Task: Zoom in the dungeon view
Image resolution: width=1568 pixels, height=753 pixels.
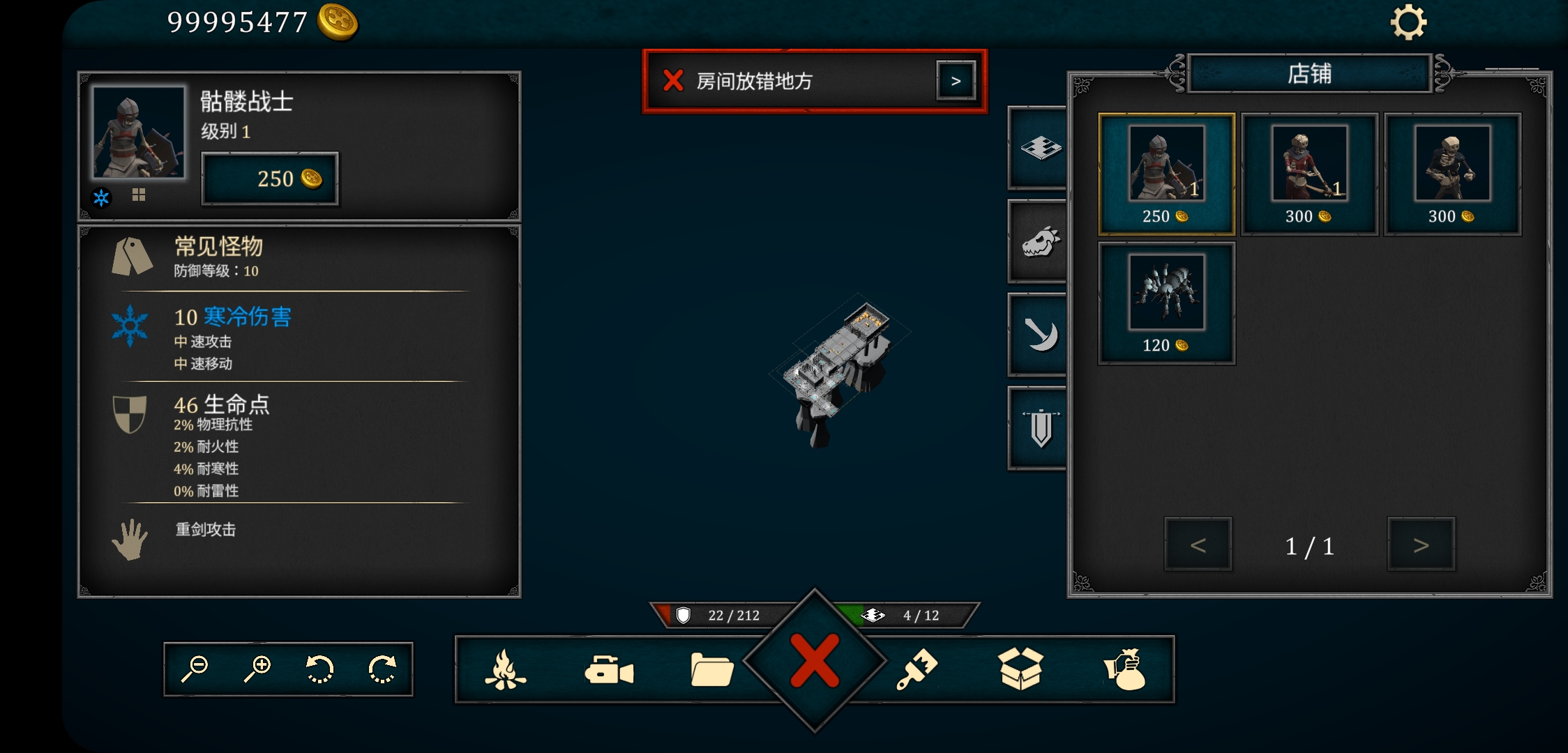Action: [x=257, y=669]
